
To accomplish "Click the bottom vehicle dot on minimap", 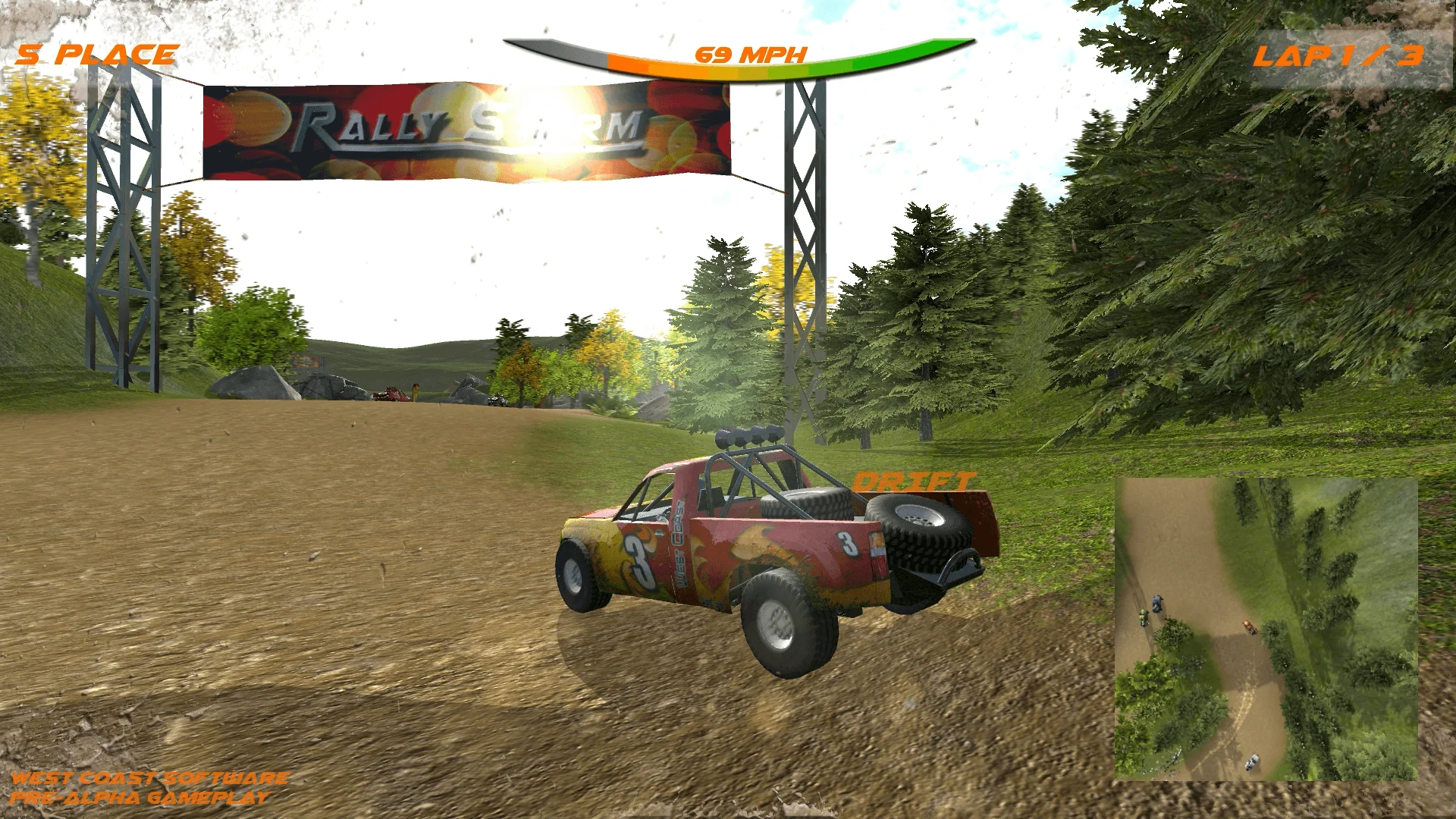I will (x=1250, y=761).
